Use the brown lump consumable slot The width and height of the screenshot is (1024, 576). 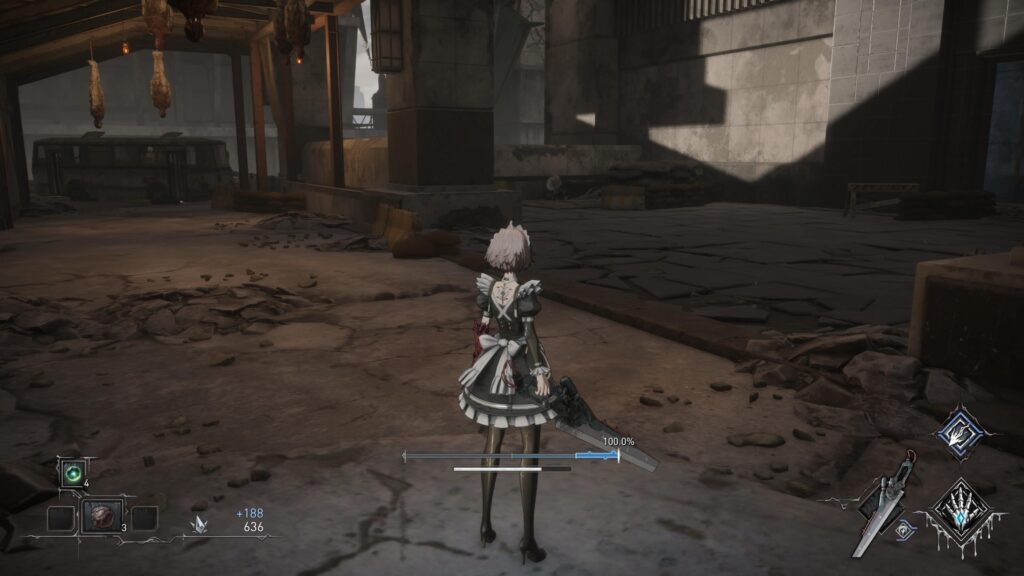tap(102, 517)
